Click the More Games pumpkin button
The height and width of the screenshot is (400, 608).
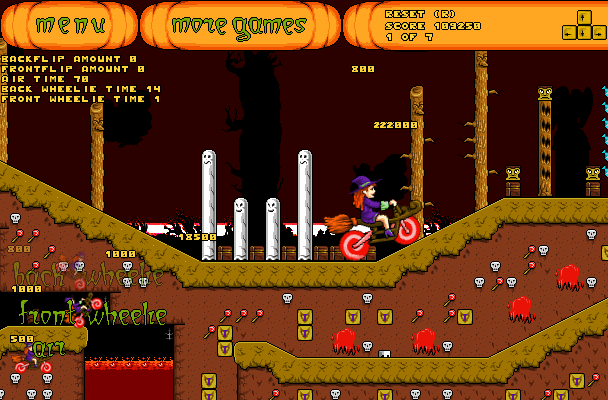[239, 27]
